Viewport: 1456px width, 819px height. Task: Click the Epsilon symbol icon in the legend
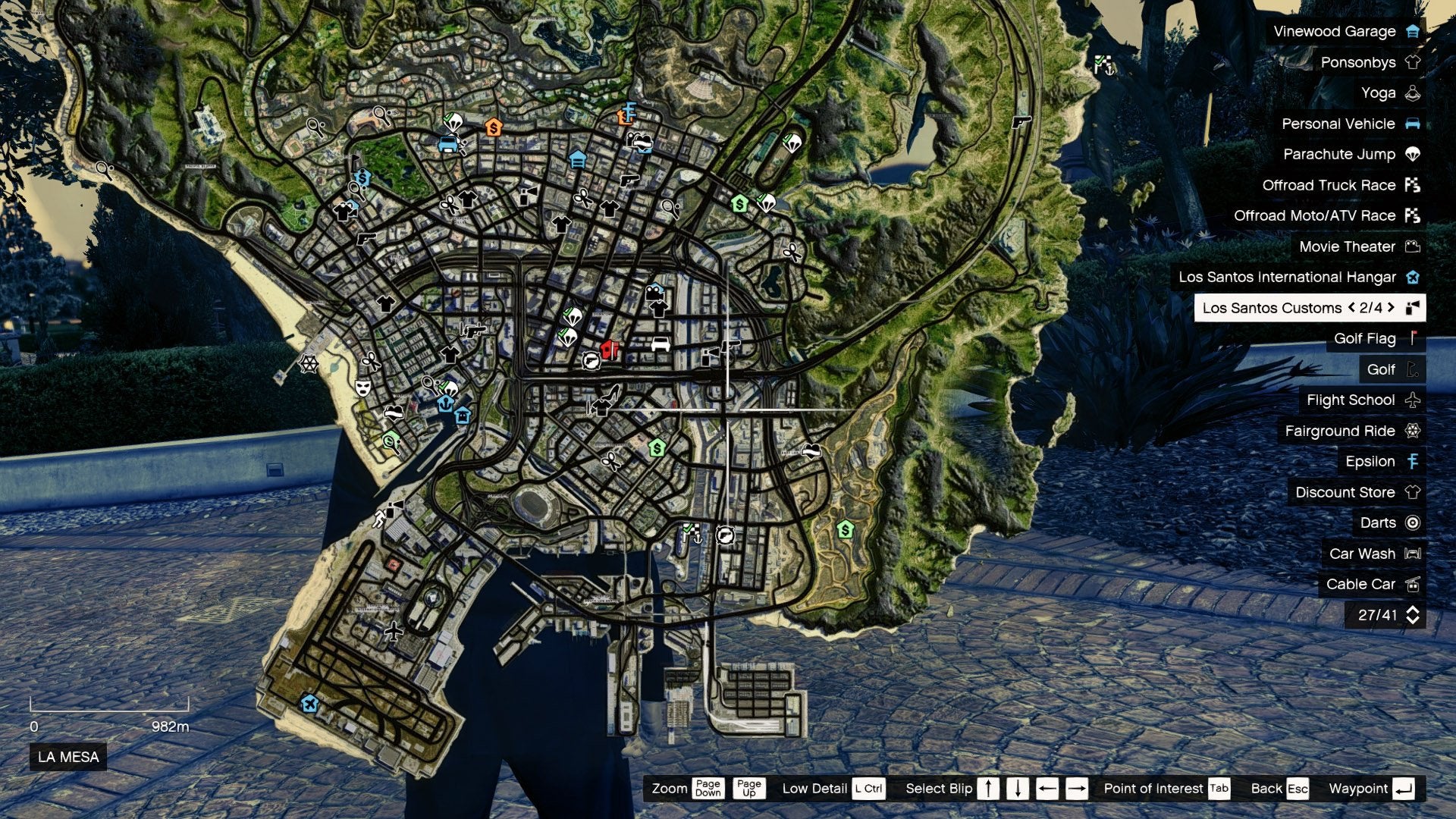pyautogui.click(x=1411, y=461)
